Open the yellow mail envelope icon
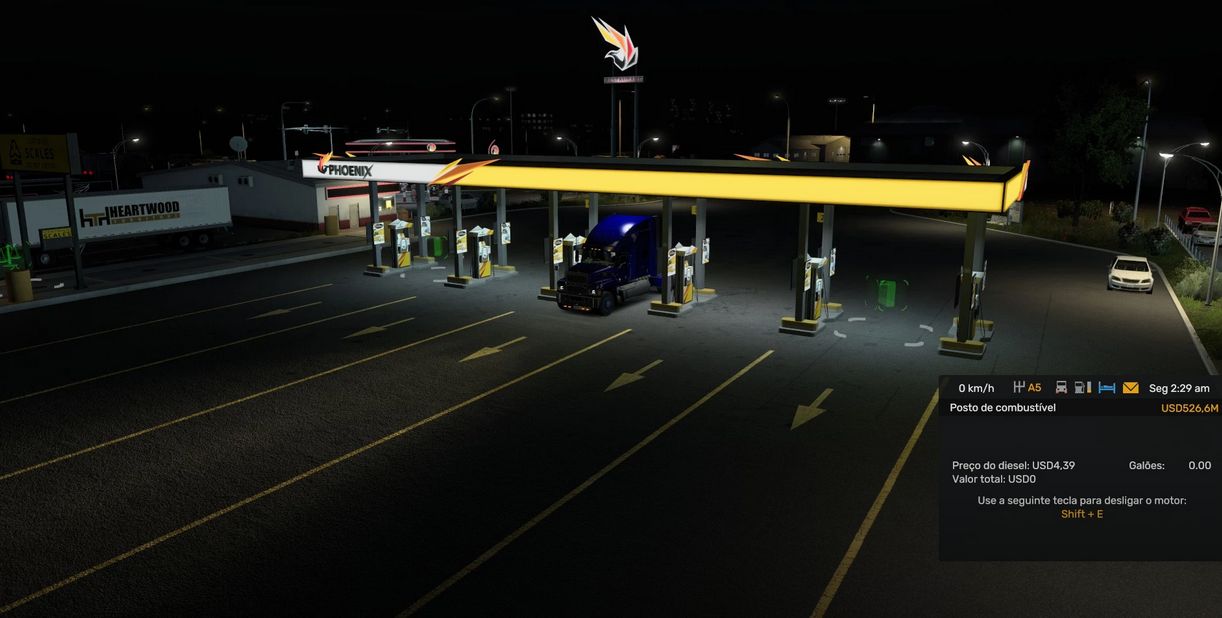Screen dimensions: 1222x618 [1130, 388]
